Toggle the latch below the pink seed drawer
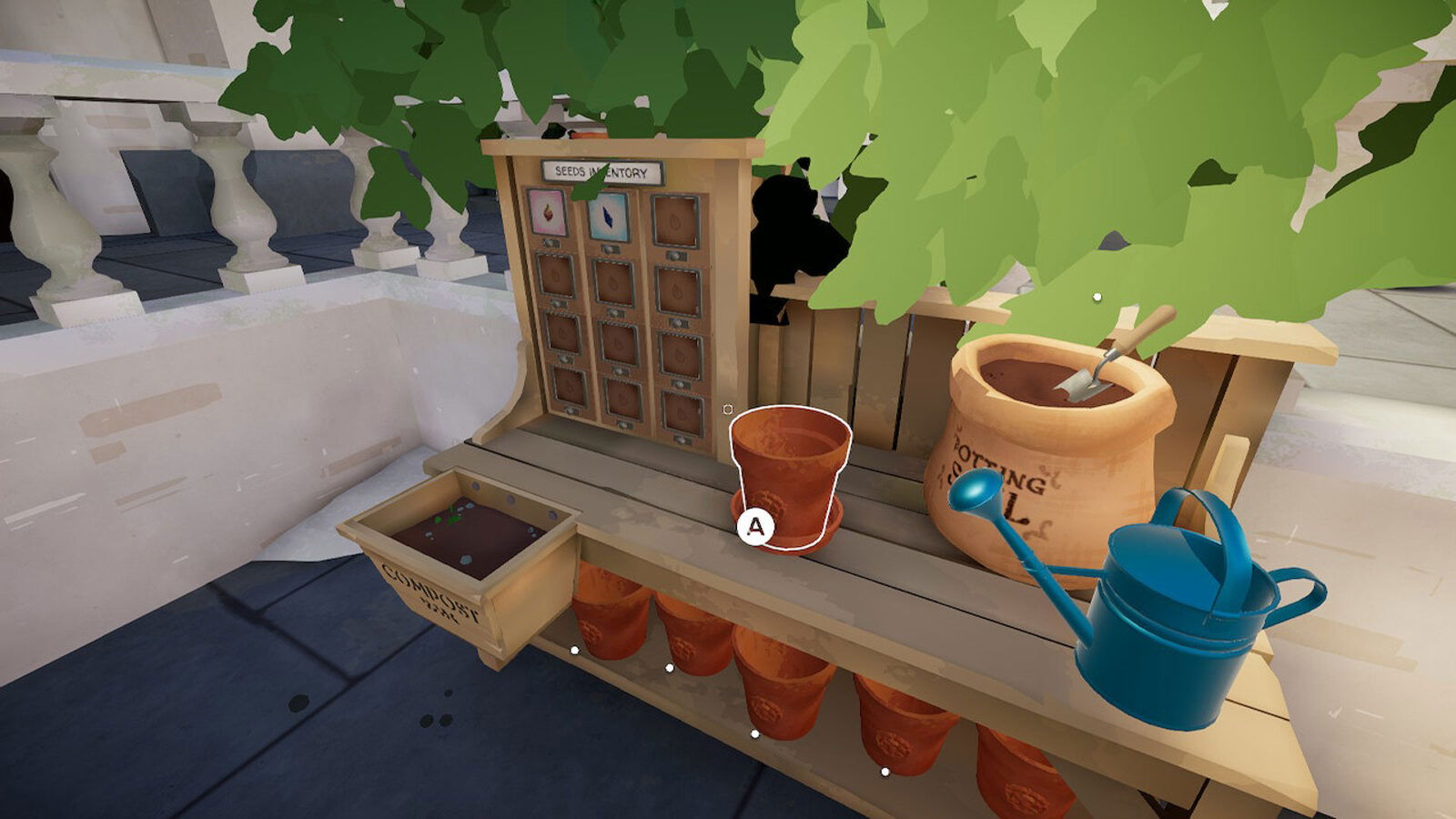 pyautogui.click(x=549, y=241)
